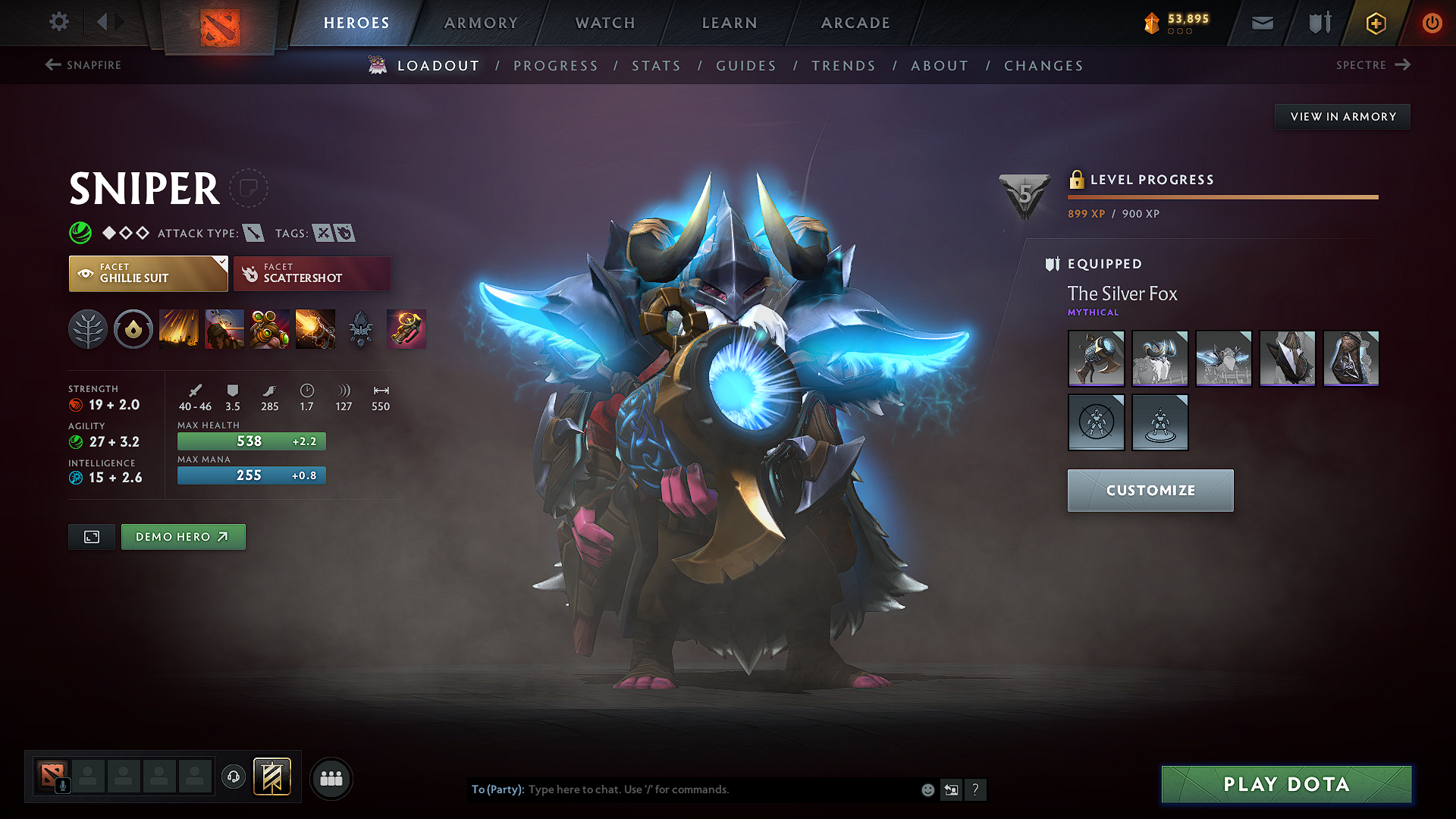The image size is (1456, 819).
Task: Open the party matchmaking mode selector
Action: (x=331, y=778)
